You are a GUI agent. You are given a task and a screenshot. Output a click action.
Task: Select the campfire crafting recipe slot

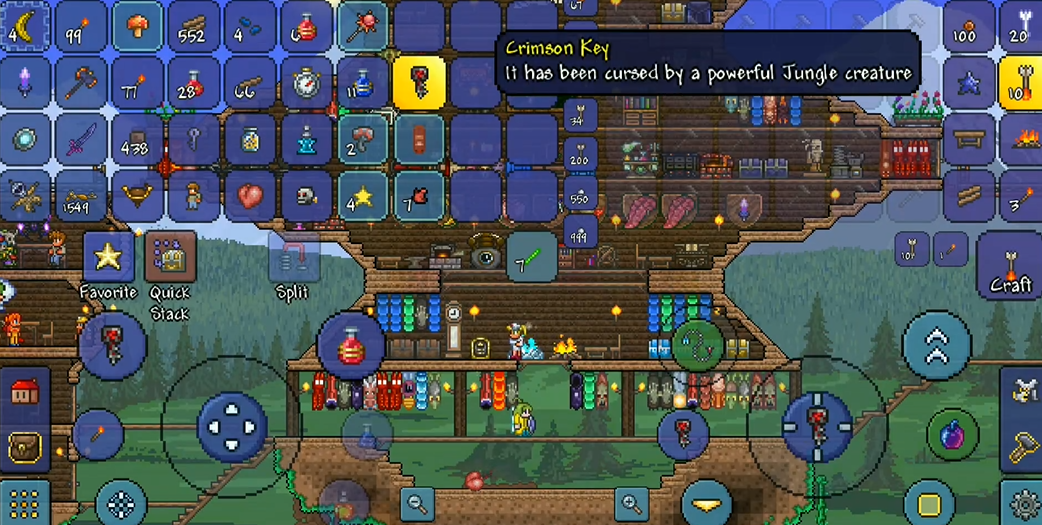point(1019,138)
